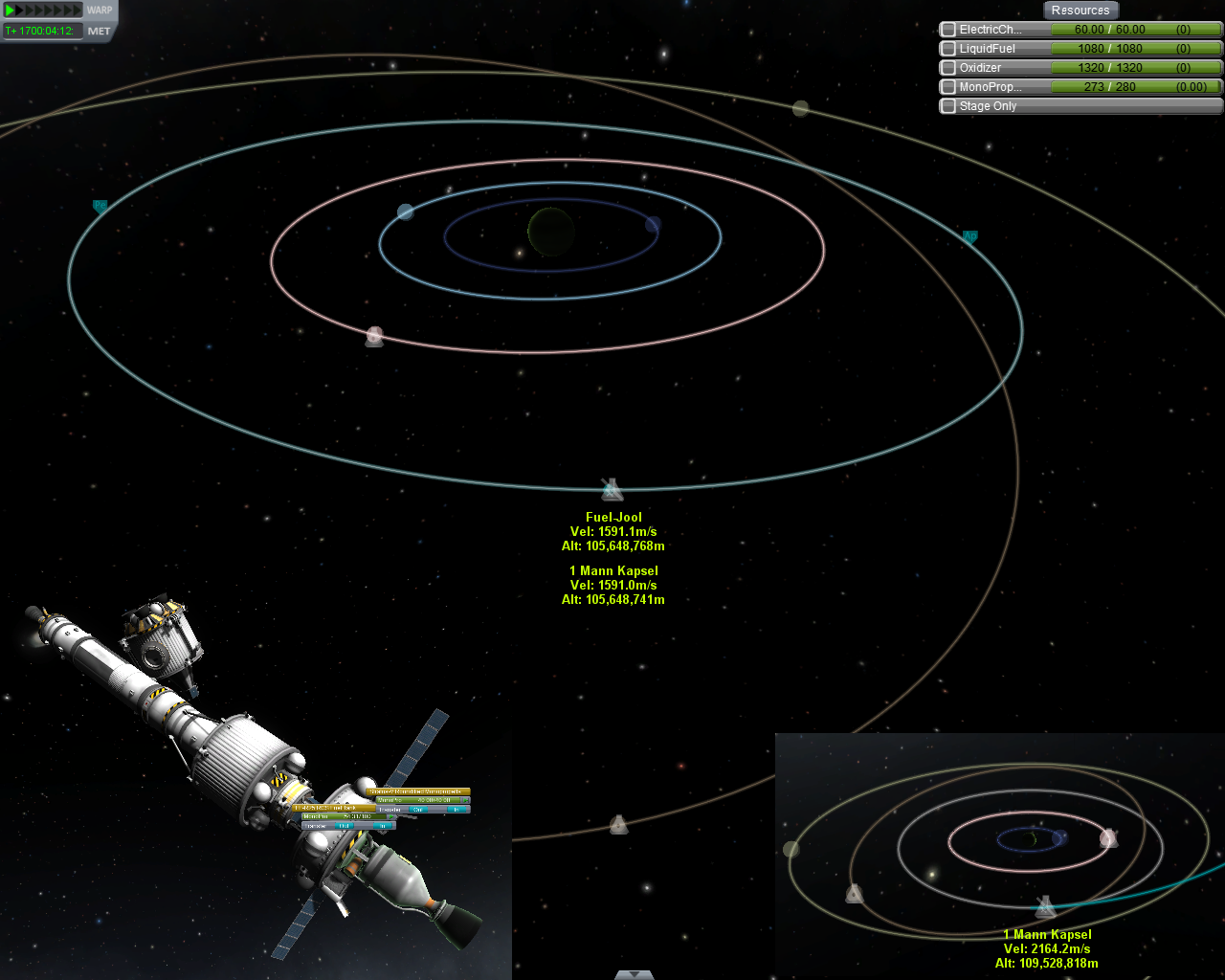Click the first green time warp arrow
The height and width of the screenshot is (980, 1225).
tap(10, 11)
